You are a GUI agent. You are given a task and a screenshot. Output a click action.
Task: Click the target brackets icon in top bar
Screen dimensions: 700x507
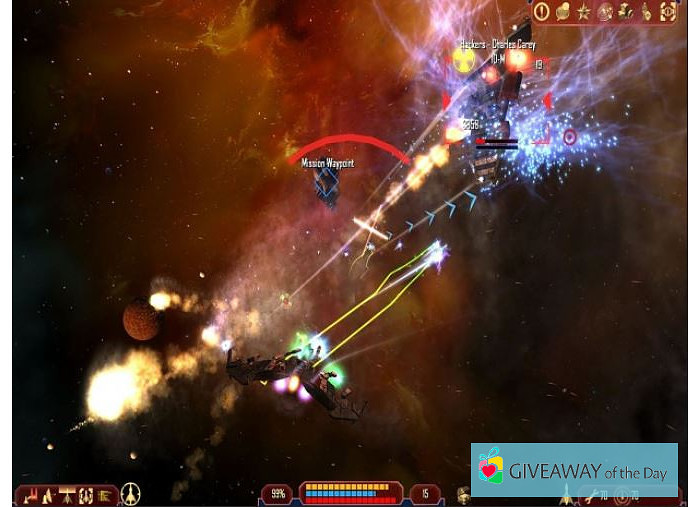point(667,12)
